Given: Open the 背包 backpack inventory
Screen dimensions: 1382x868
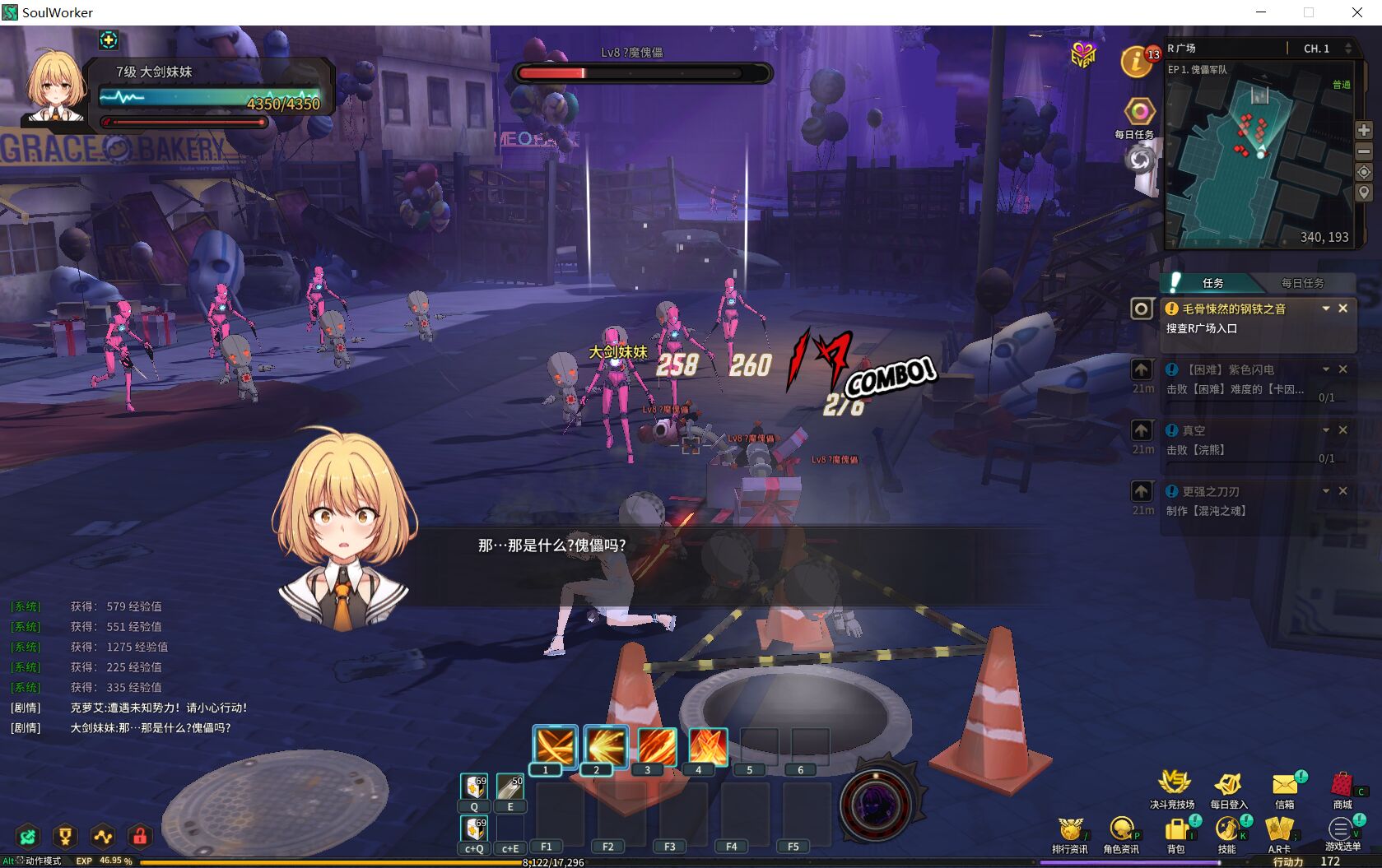Looking at the screenshot, I should (1176, 829).
